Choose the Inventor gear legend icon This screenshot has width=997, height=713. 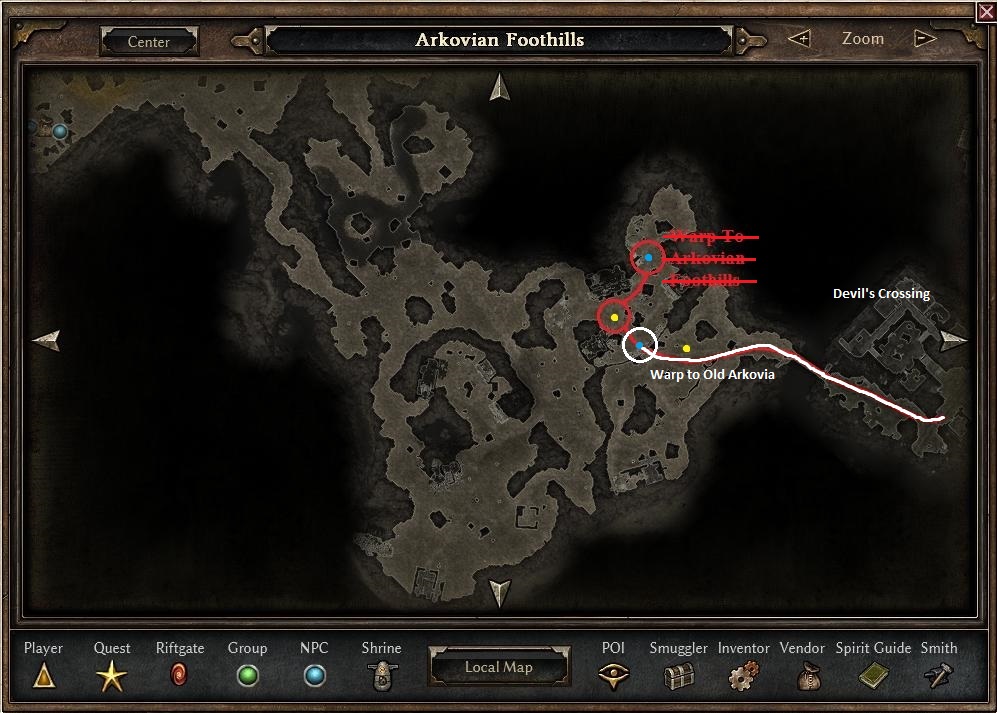(x=743, y=677)
